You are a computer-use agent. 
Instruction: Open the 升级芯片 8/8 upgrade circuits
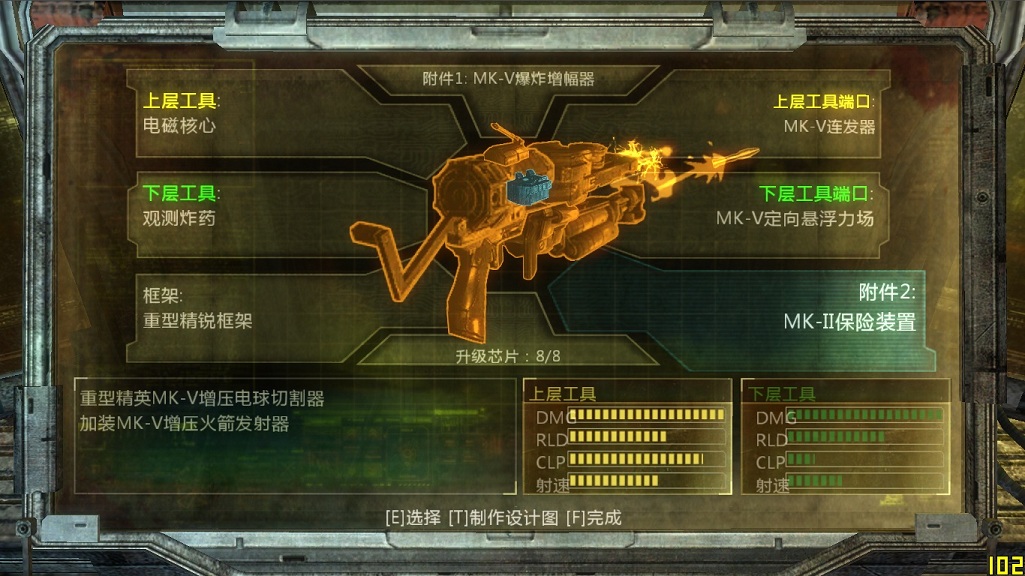tap(507, 356)
